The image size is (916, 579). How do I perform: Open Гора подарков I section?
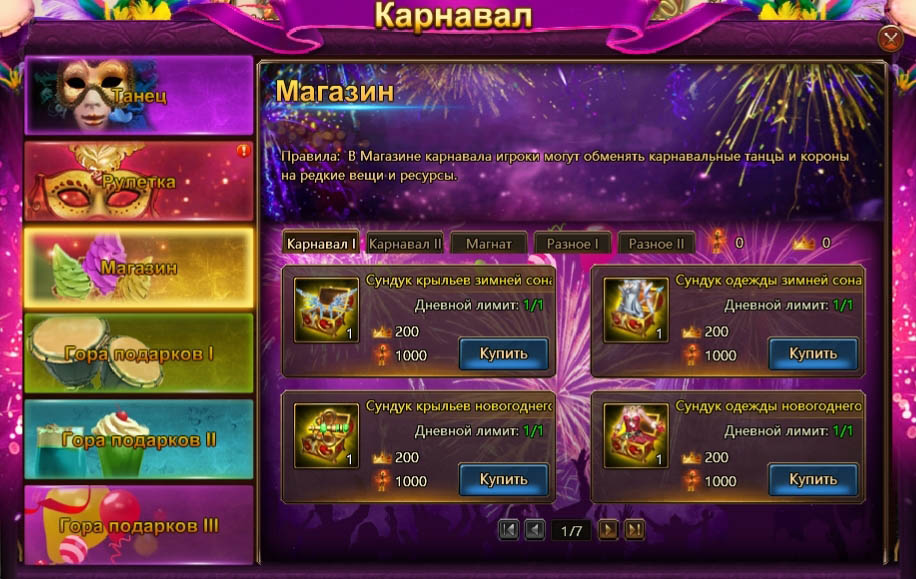click(x=138, y=353)
